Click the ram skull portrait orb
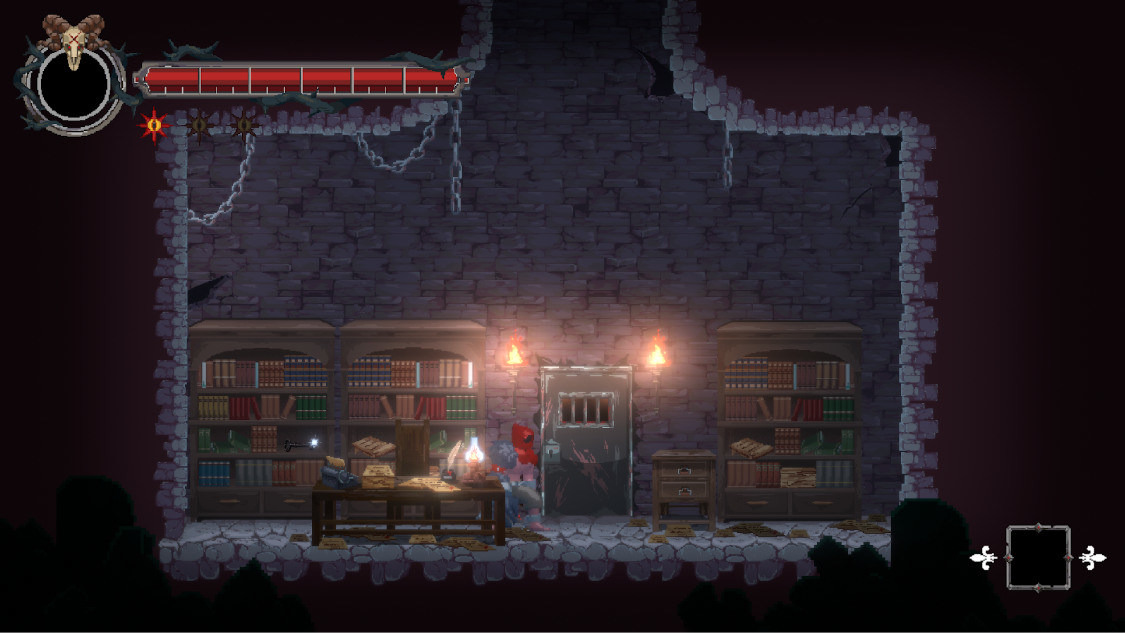 click(x=71, y=84)
